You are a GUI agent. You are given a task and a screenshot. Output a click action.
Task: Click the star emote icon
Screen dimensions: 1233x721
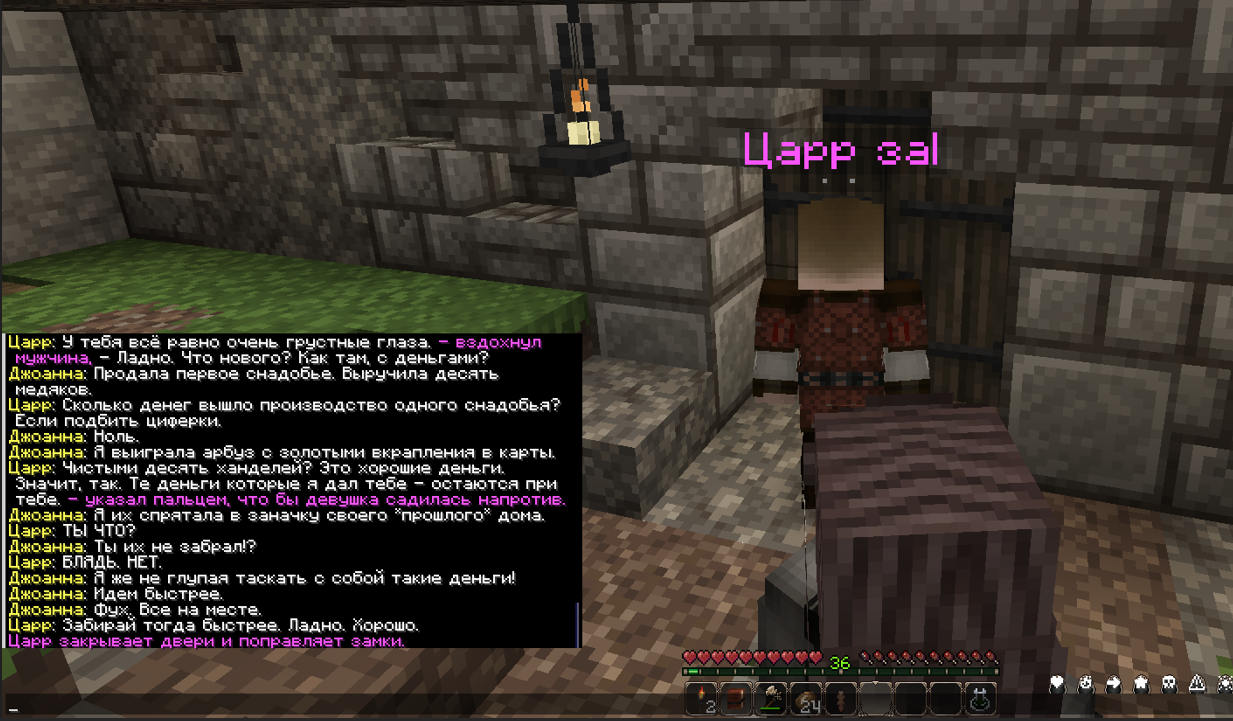(x=1141, y=684)
